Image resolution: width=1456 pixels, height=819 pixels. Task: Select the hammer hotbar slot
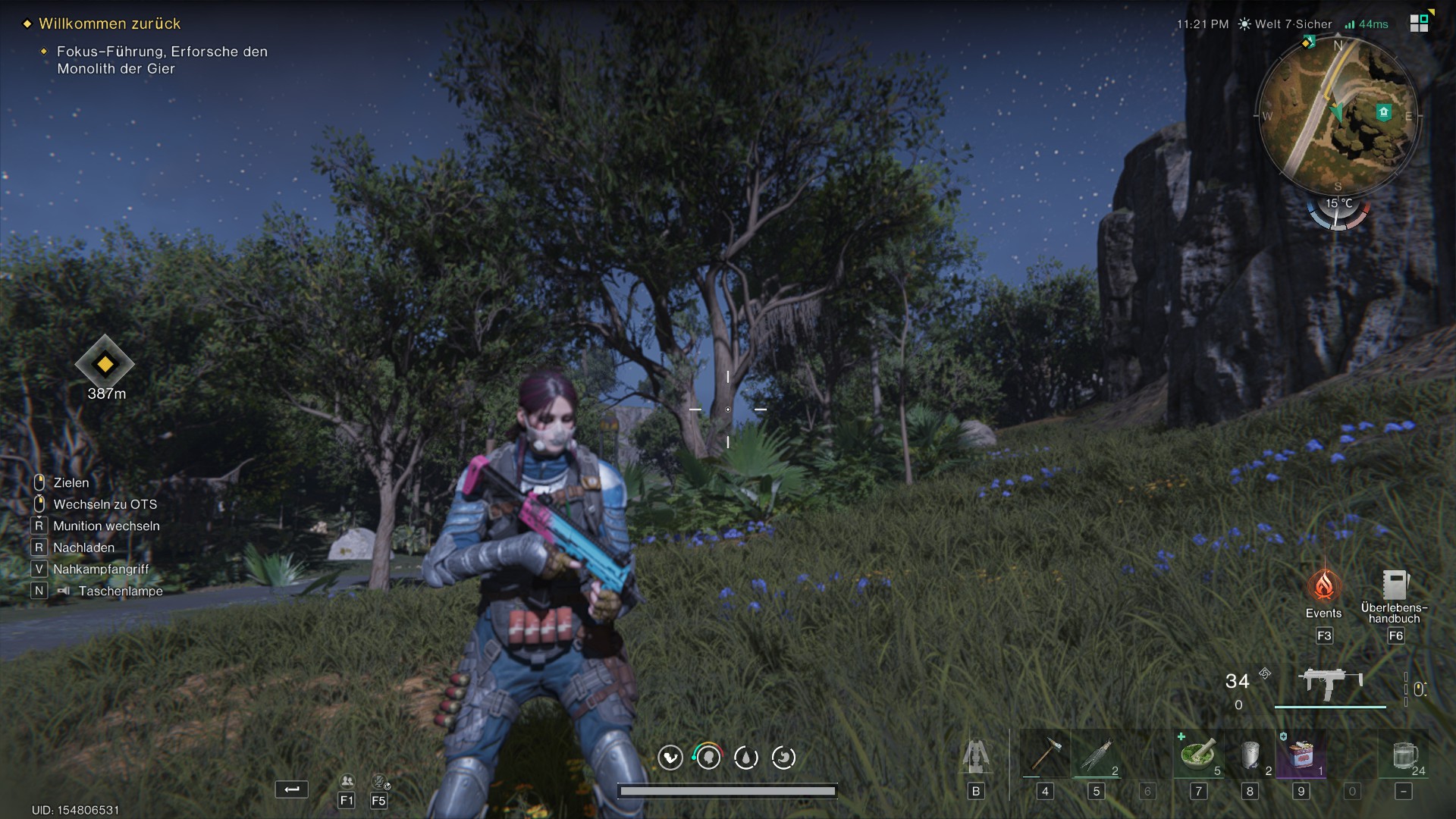point(1045,755)
